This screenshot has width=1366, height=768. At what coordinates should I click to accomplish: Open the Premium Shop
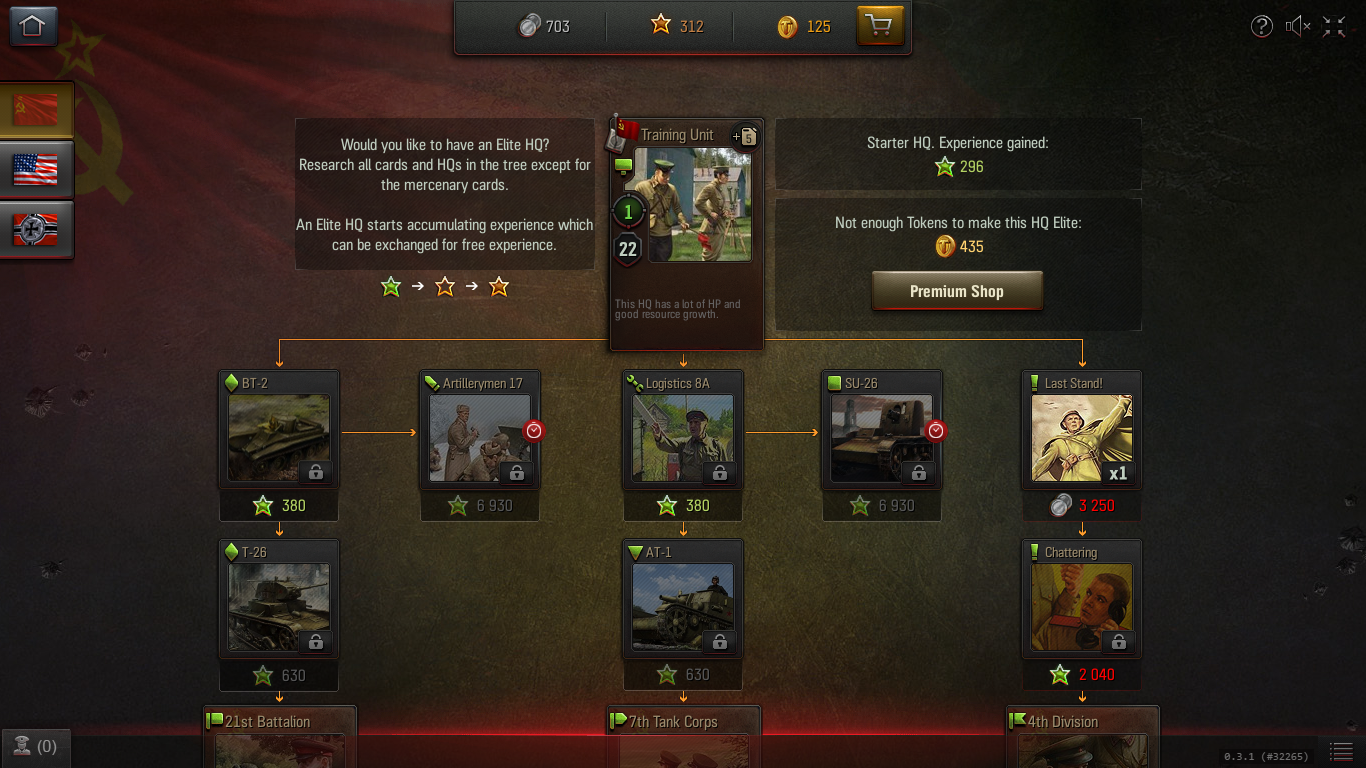pos(956,290)
